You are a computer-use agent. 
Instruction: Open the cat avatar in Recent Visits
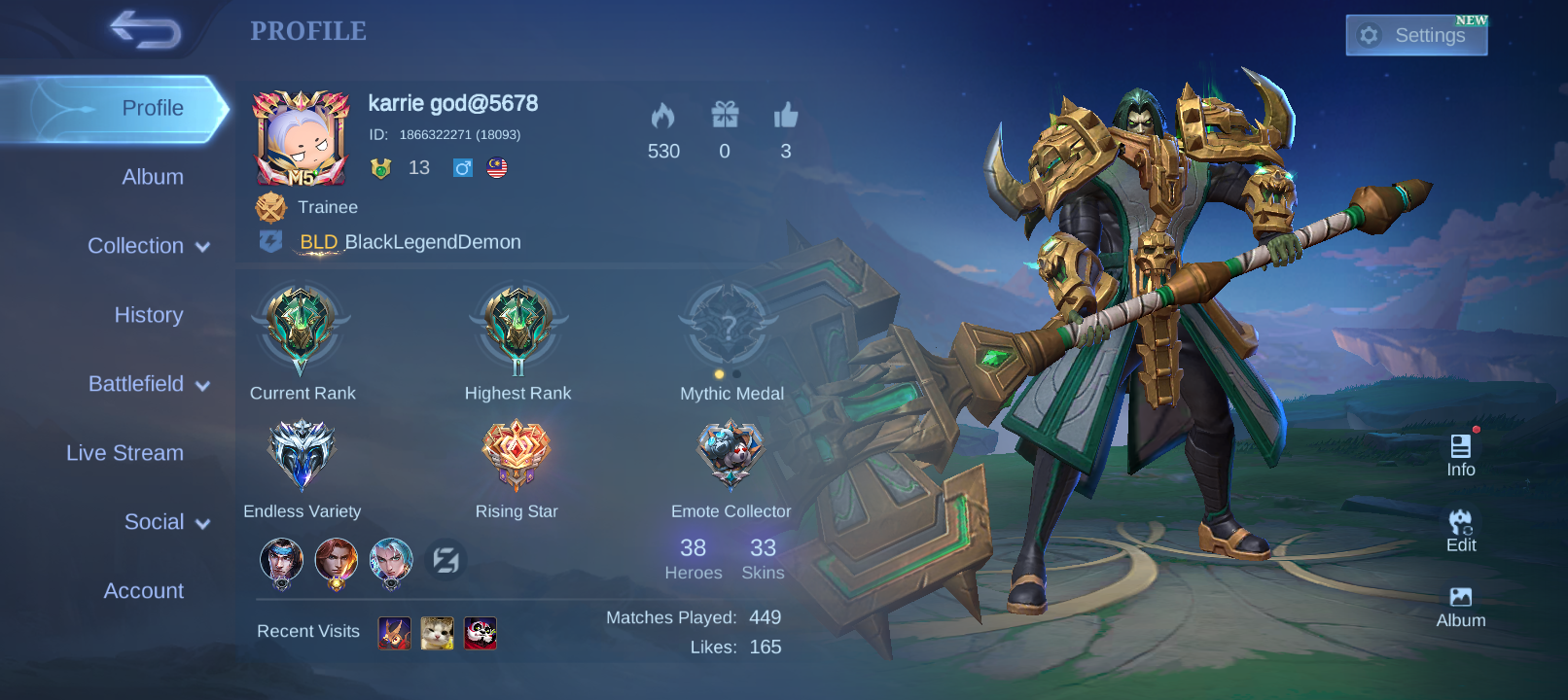coord(438,633)
